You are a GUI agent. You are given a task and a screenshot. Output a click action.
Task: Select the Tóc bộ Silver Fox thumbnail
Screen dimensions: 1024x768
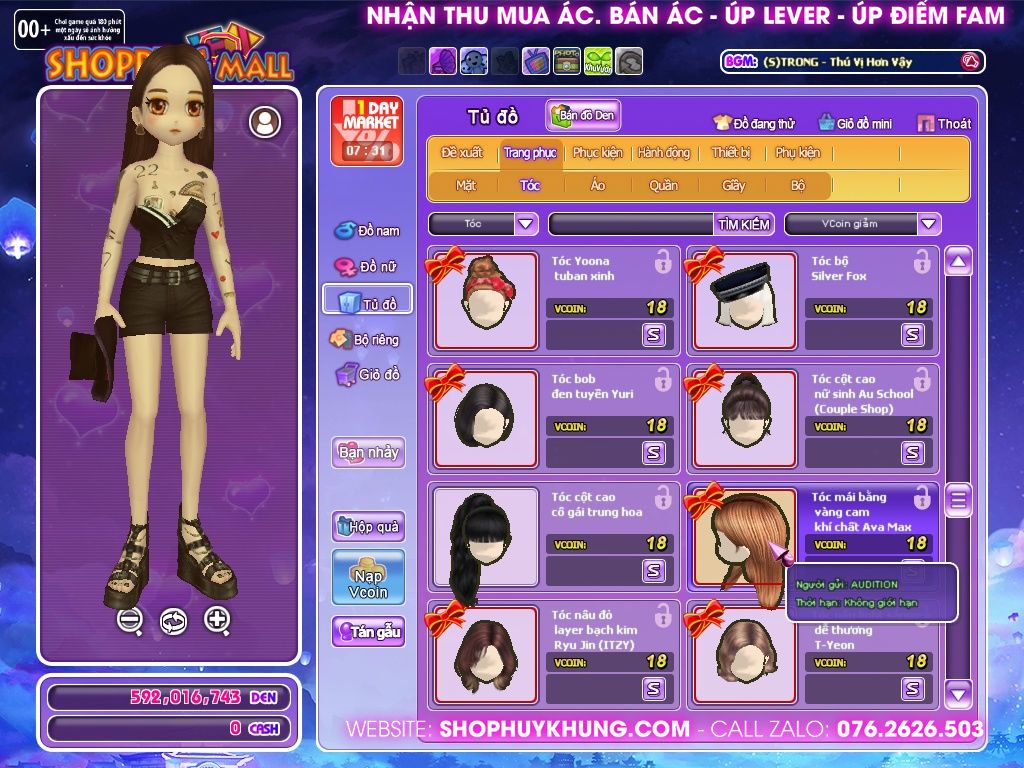(745, 300)
